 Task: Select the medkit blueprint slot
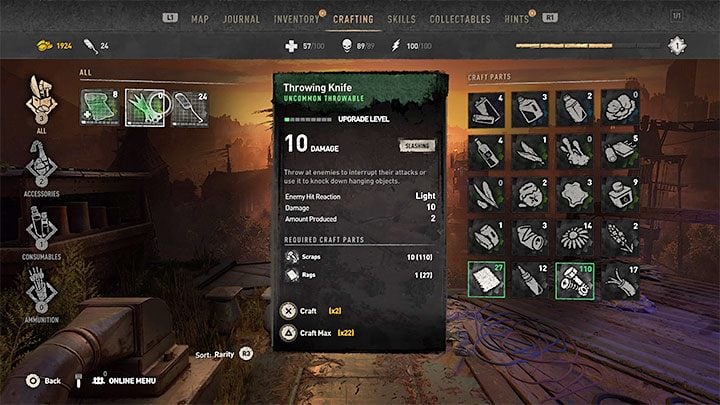point(100,107)
